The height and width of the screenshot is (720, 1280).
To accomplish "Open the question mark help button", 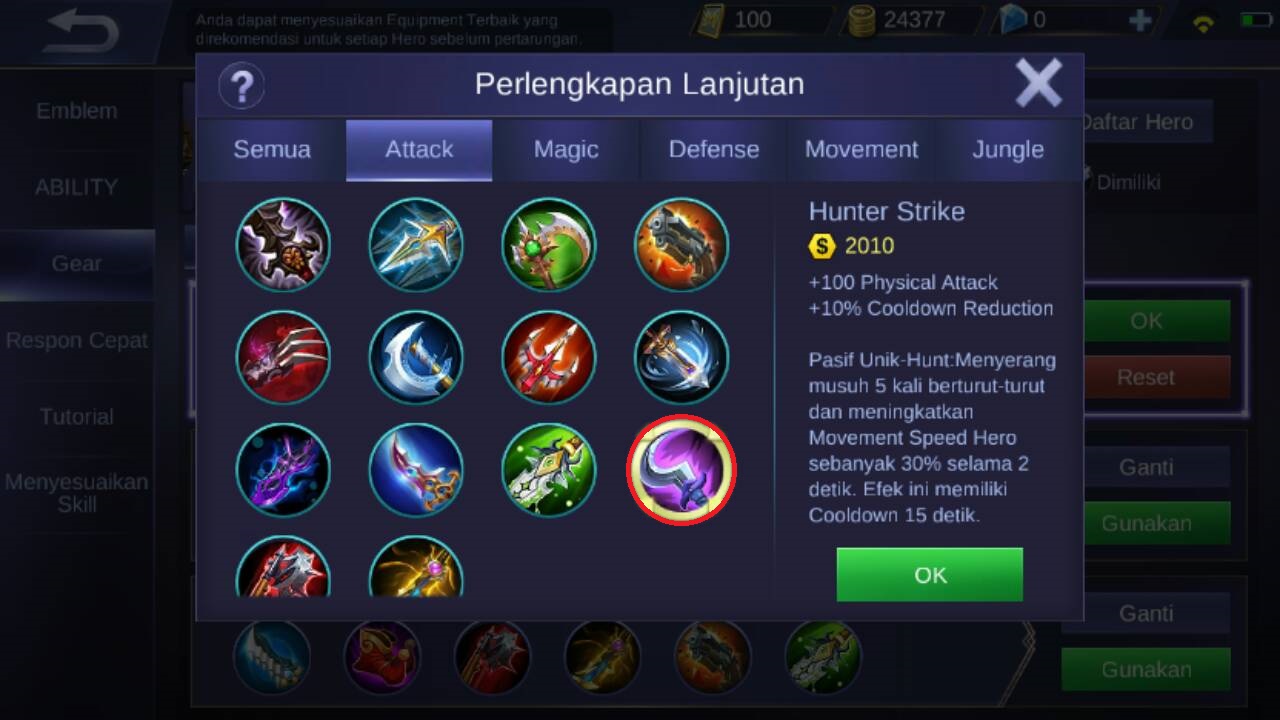I will click(x=241, y=86).
